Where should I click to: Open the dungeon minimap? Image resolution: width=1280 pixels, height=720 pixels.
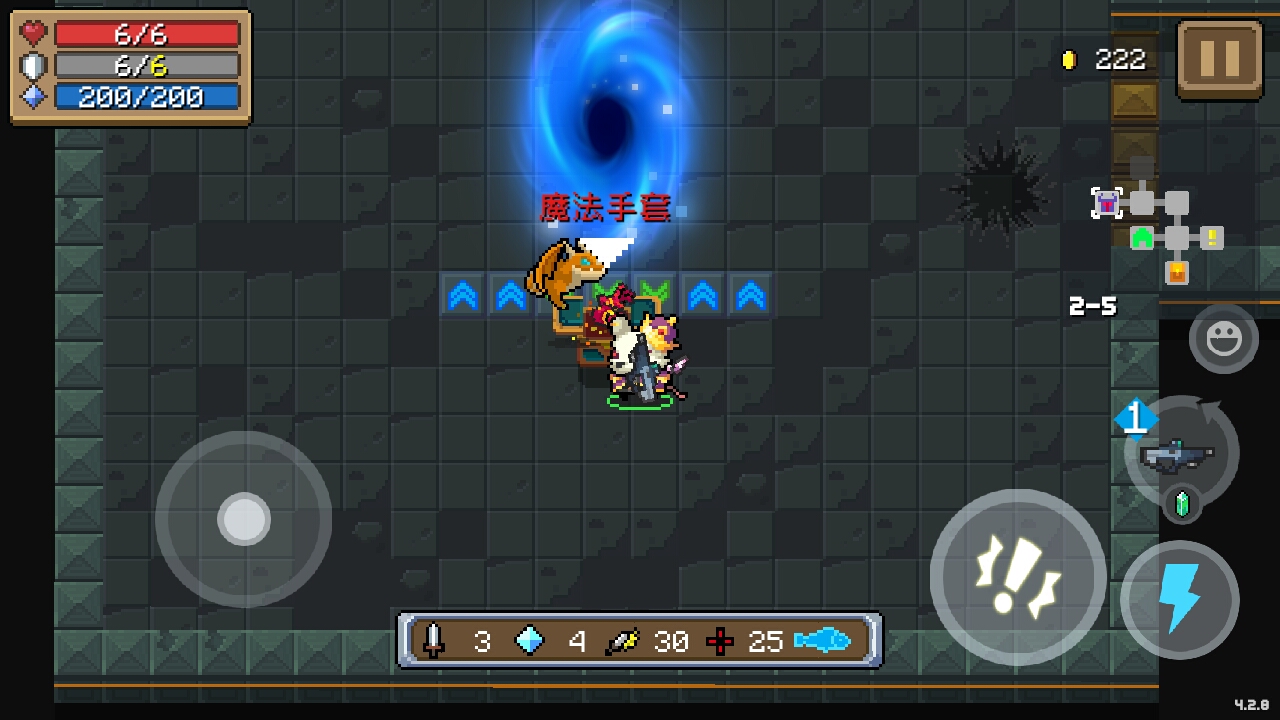point(1158,229)
